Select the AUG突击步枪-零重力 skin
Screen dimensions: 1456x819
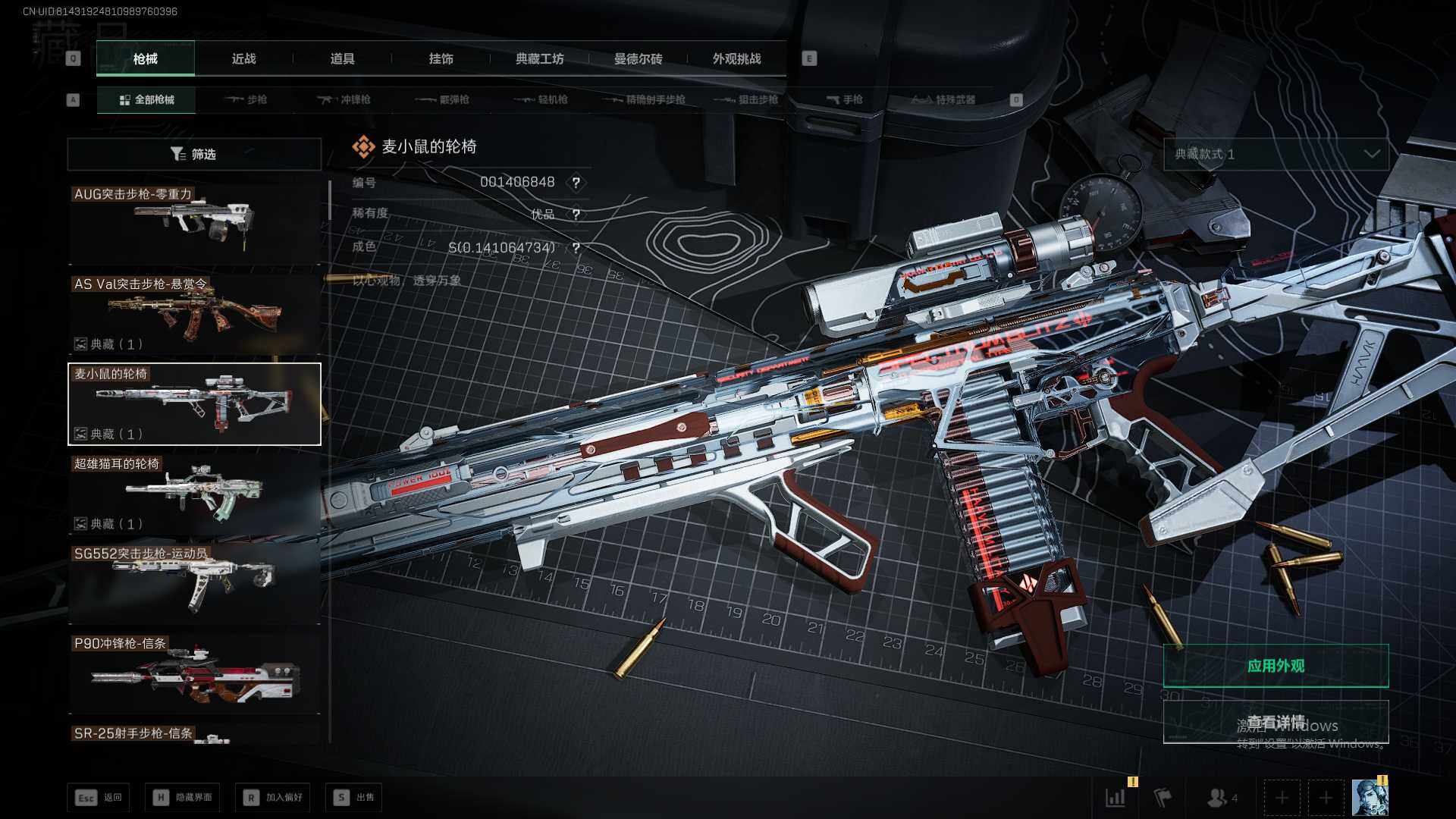click(x=194, y=224)
